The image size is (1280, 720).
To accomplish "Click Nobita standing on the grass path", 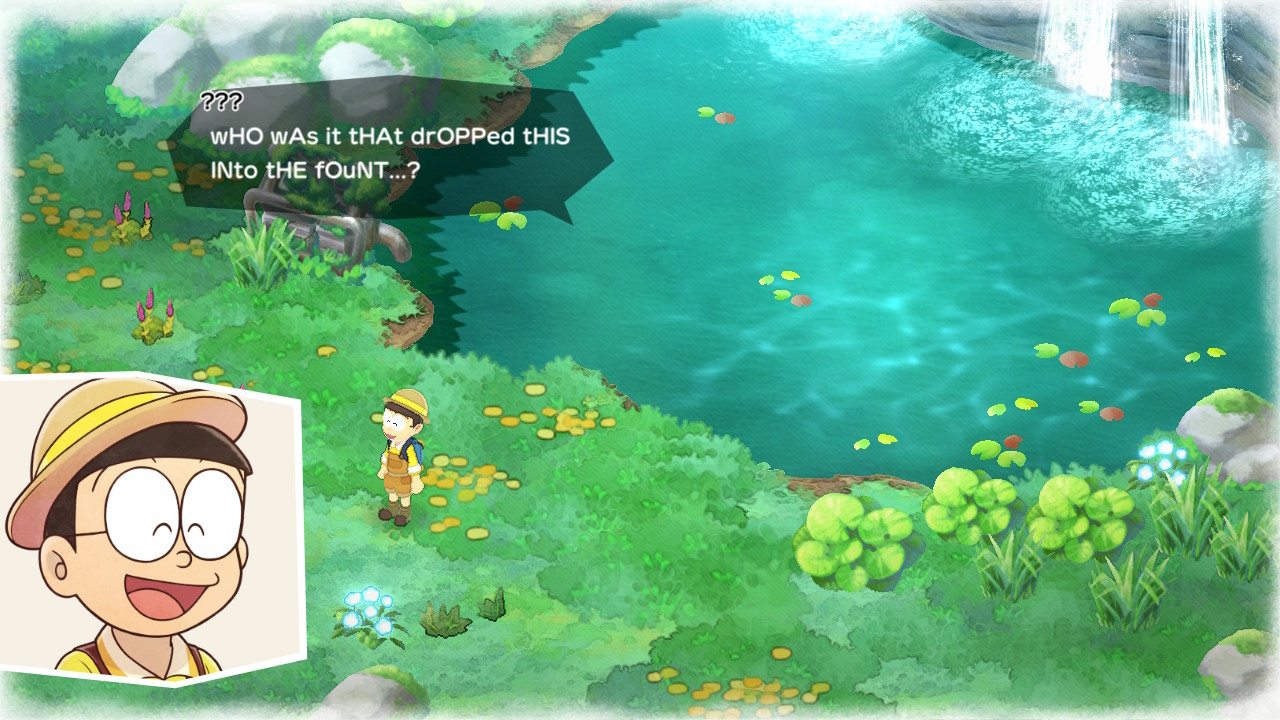I will tap(400, 460).
